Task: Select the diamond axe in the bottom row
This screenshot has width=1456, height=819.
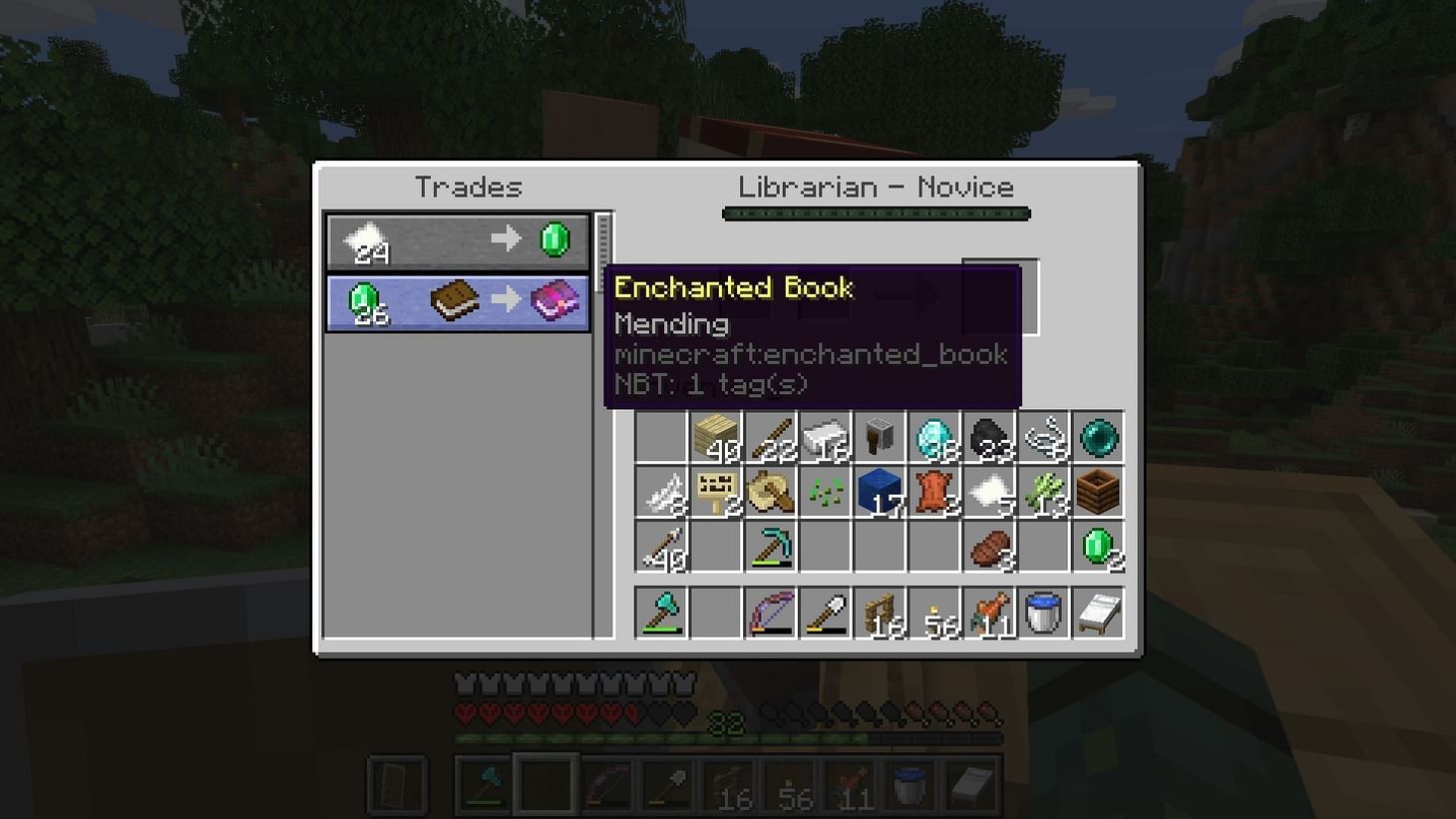Action: [x=660, y=611]
